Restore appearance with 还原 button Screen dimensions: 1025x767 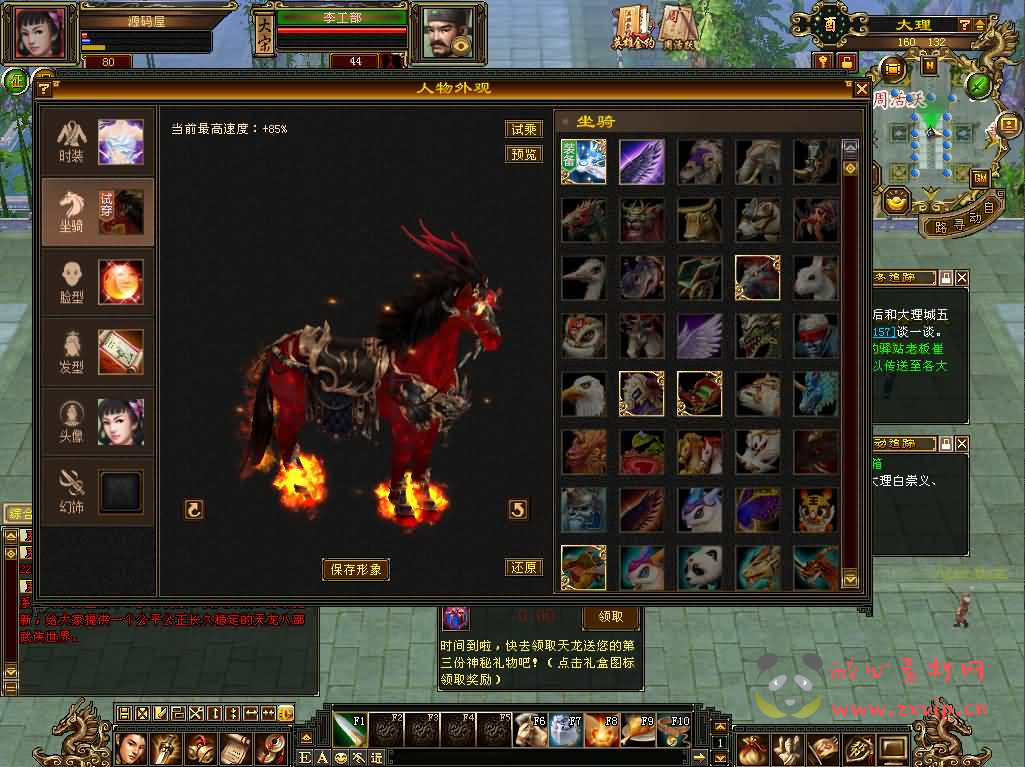pos(524,567)
